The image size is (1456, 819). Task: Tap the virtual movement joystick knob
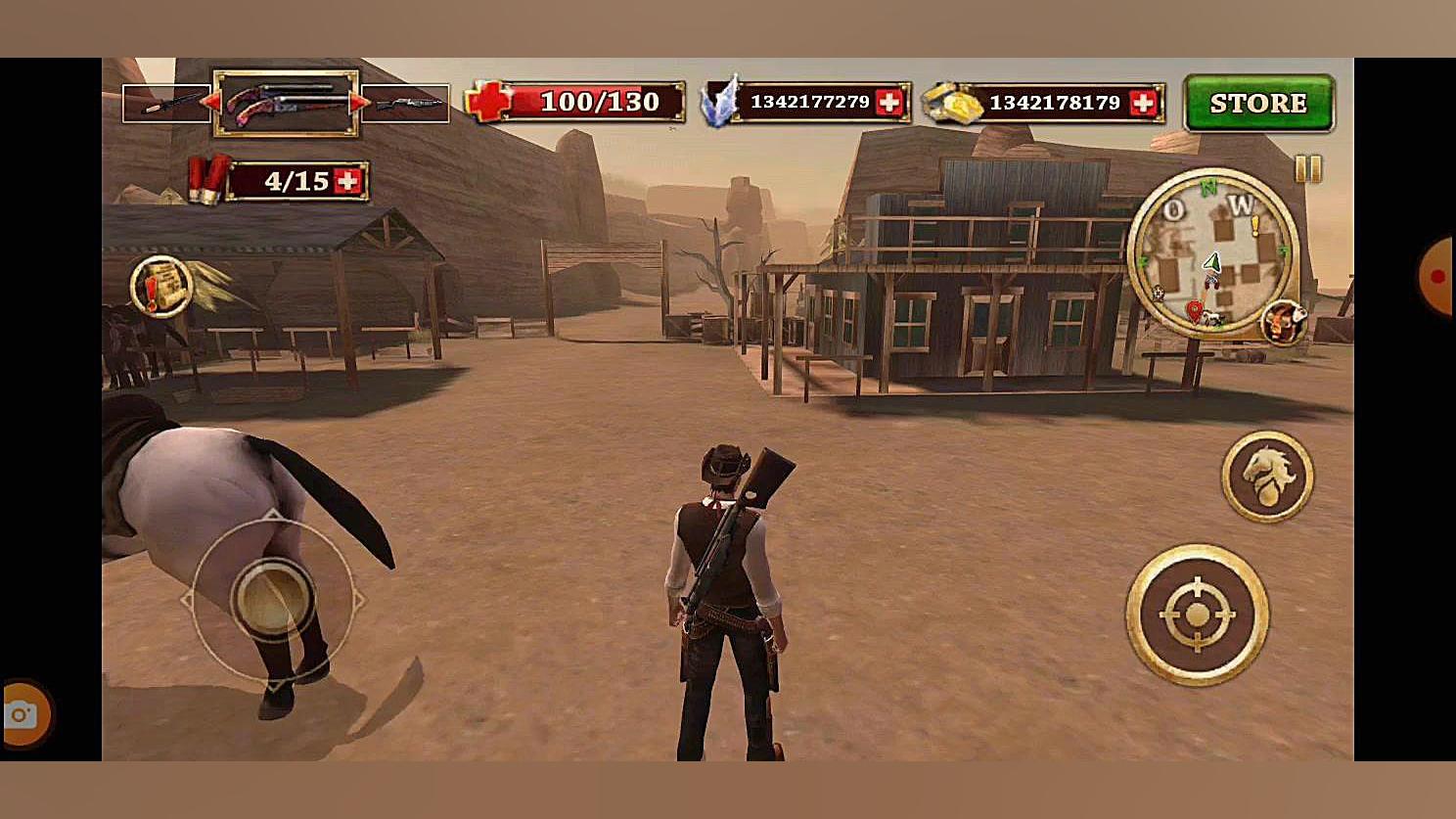272,597
